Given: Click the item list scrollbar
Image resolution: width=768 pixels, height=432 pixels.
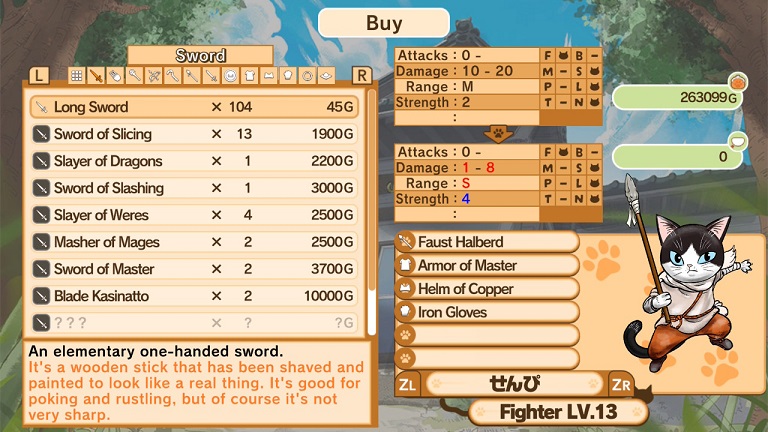Looking at the screenshot, I should [x=372, y=200].
